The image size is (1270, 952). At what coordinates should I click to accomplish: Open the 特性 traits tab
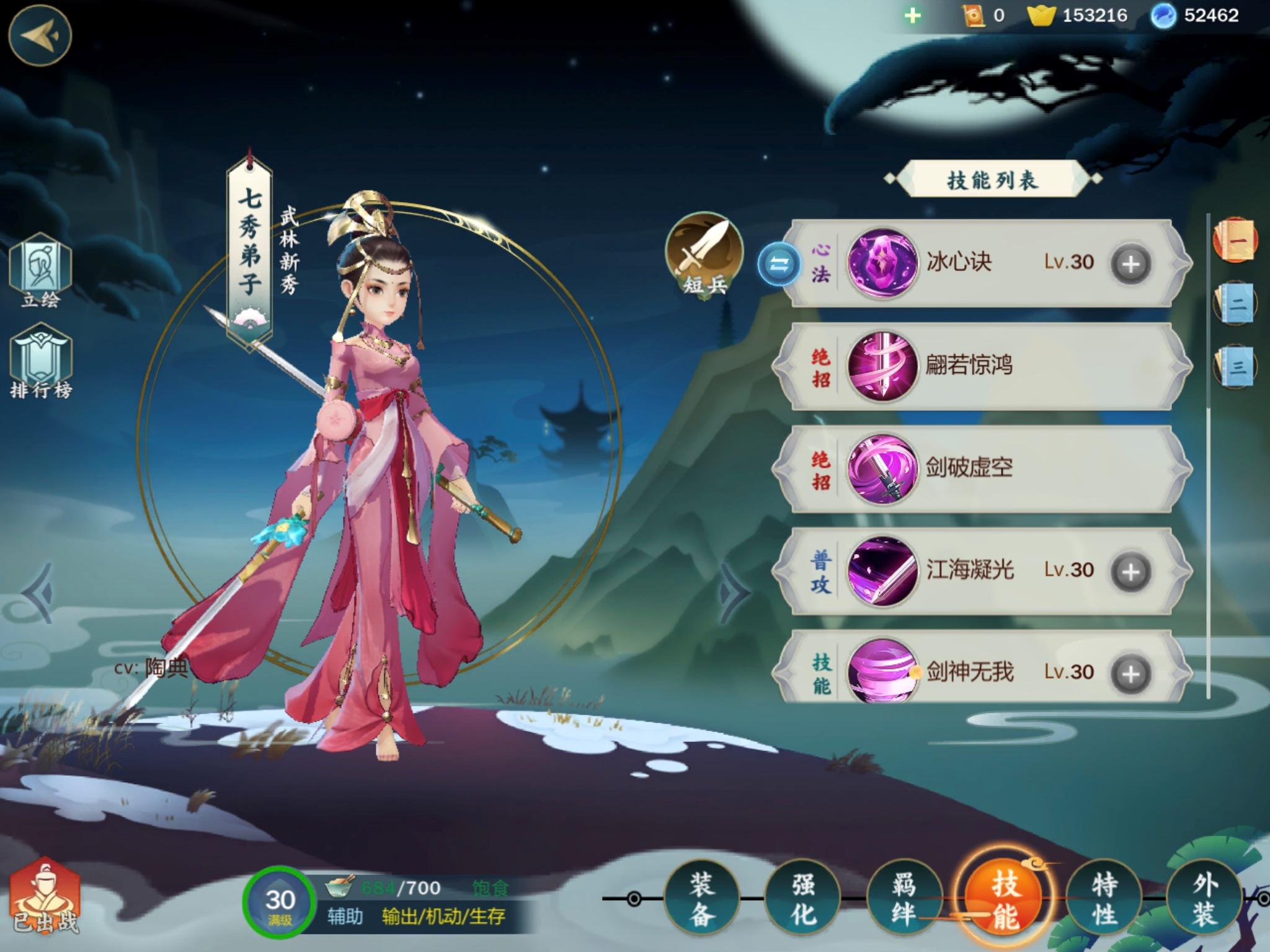tap(1104, 898)
